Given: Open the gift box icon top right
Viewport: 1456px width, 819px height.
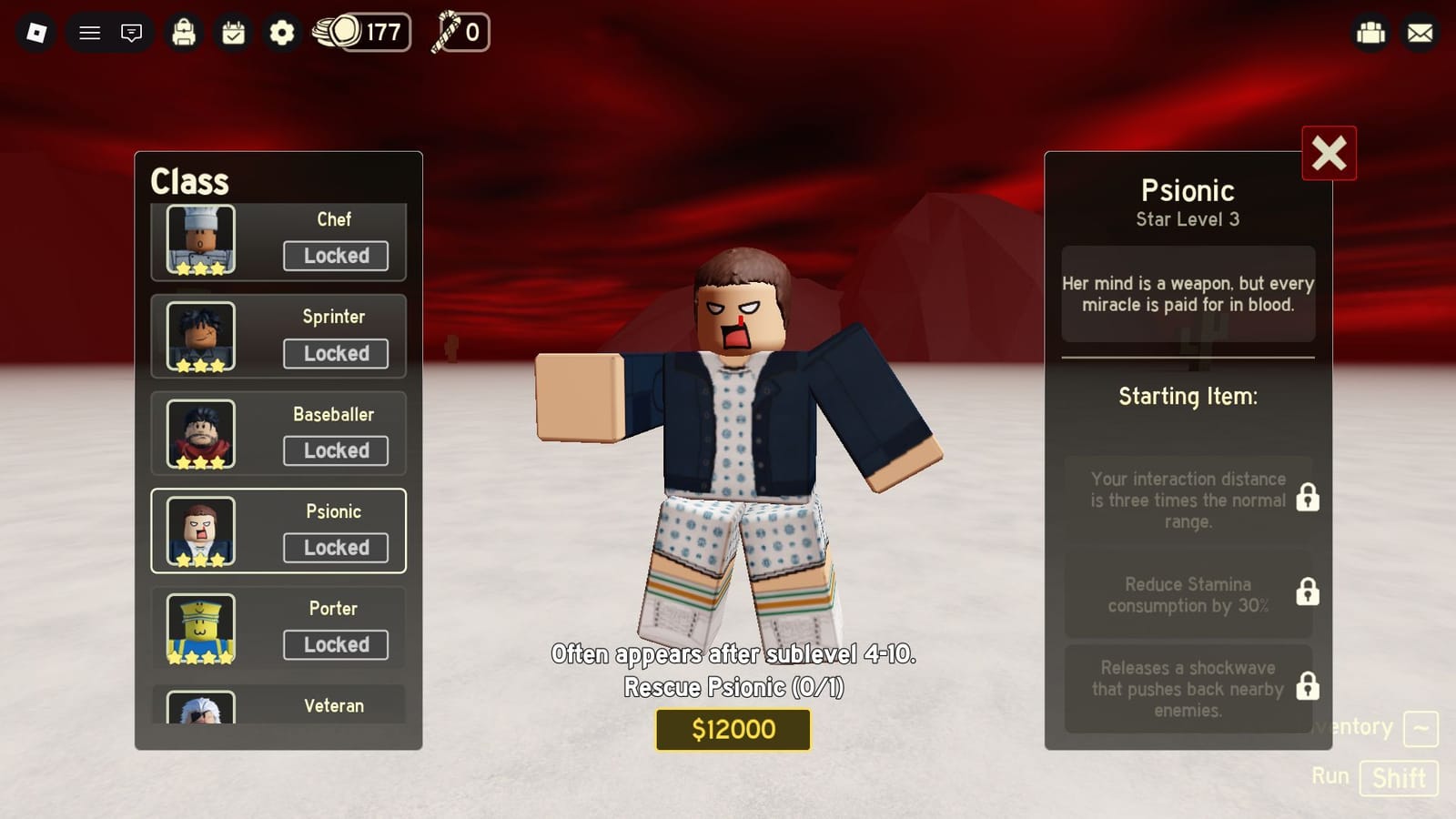Looking at the screenshot, I should [1370, 33].
